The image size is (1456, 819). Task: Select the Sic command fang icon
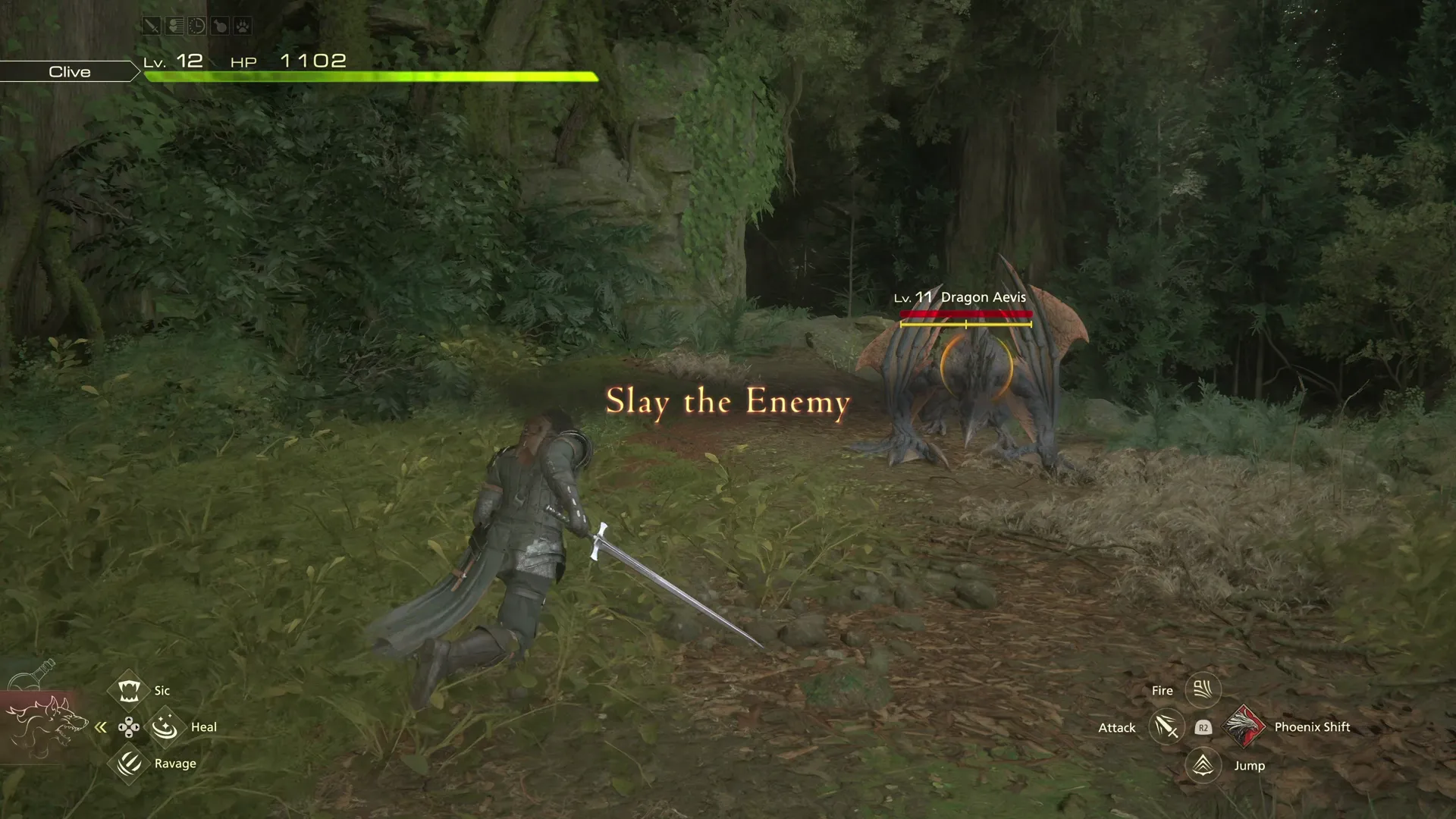[127, 689]
